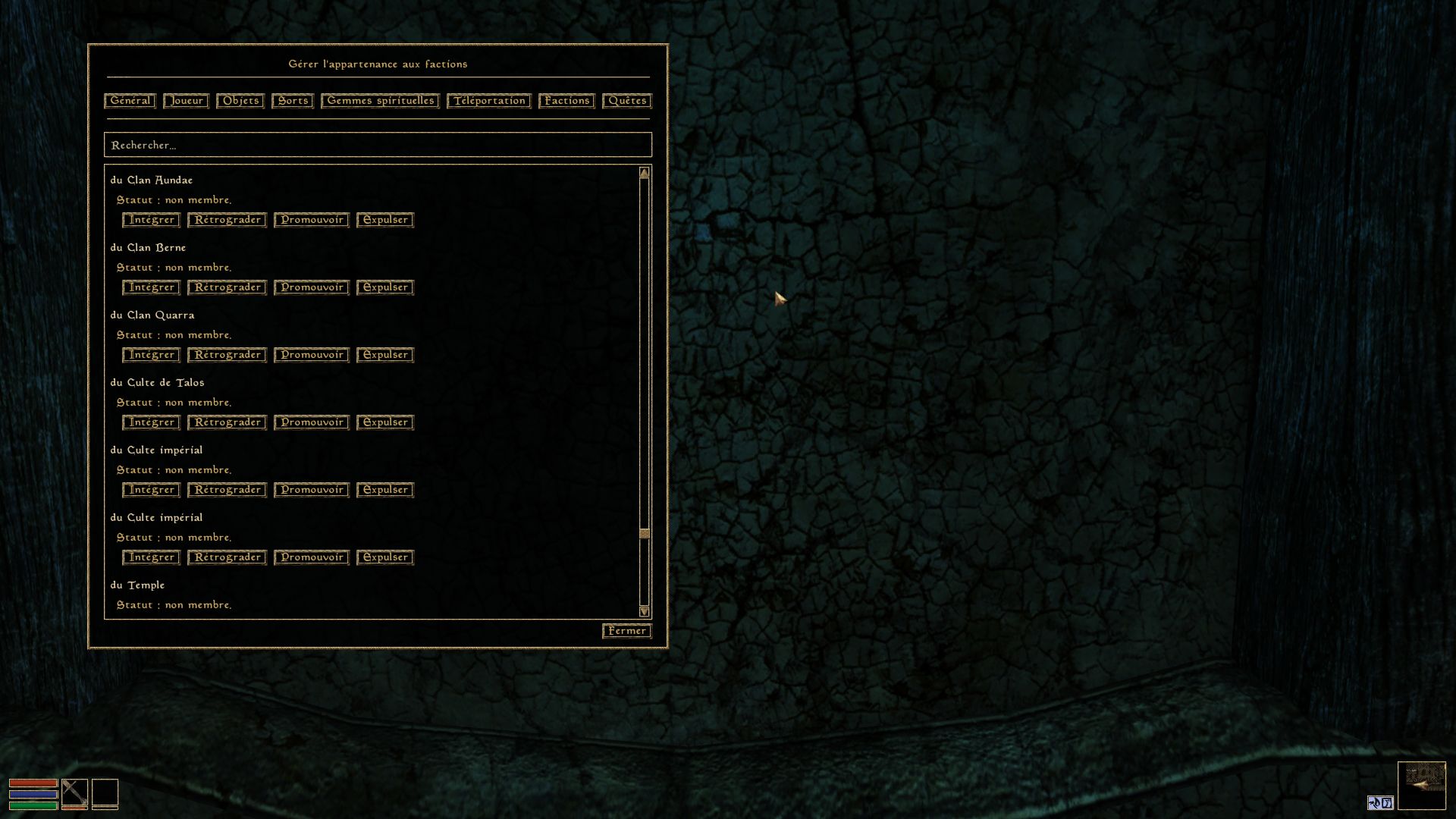Promote in Clan Berne with Promouvoir
Viewport: 1456px width, 819px height.
[x=312, y=287]
